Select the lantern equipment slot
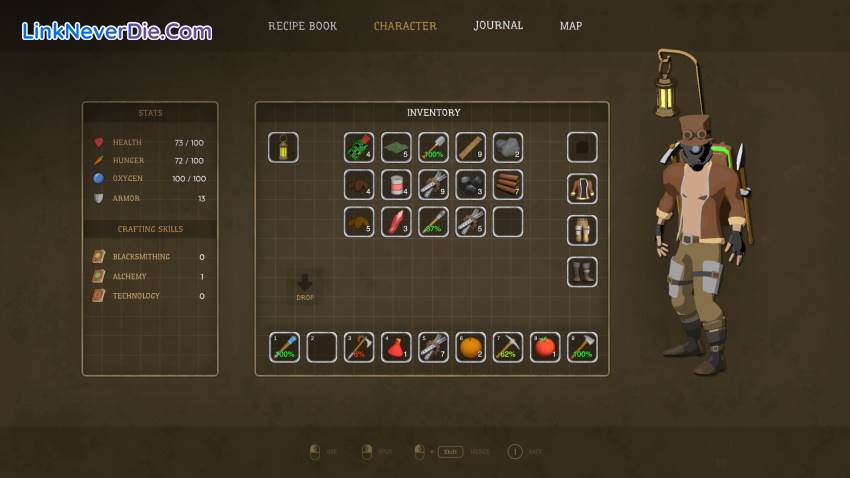The height and width of the screenshot is (478, 850). pyautogui.click(x=283, y=148)
